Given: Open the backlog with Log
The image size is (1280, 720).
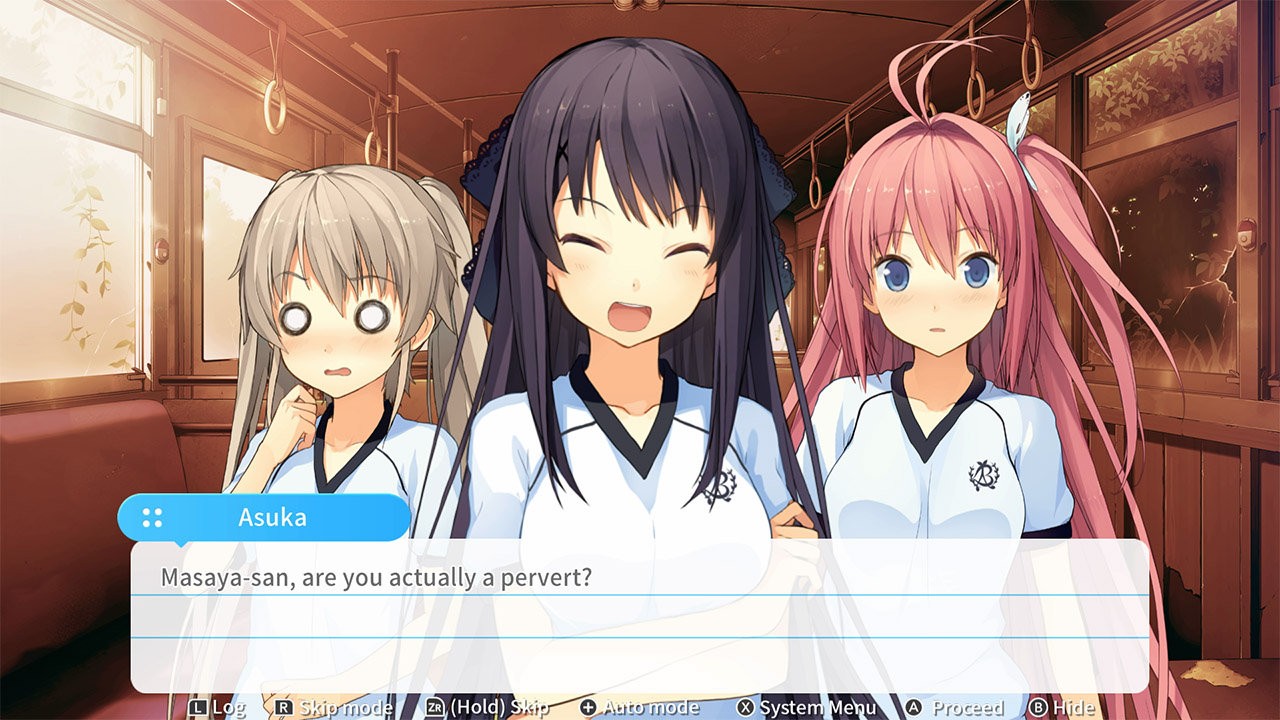Looking at the screenshot, I should coord(226,707).
